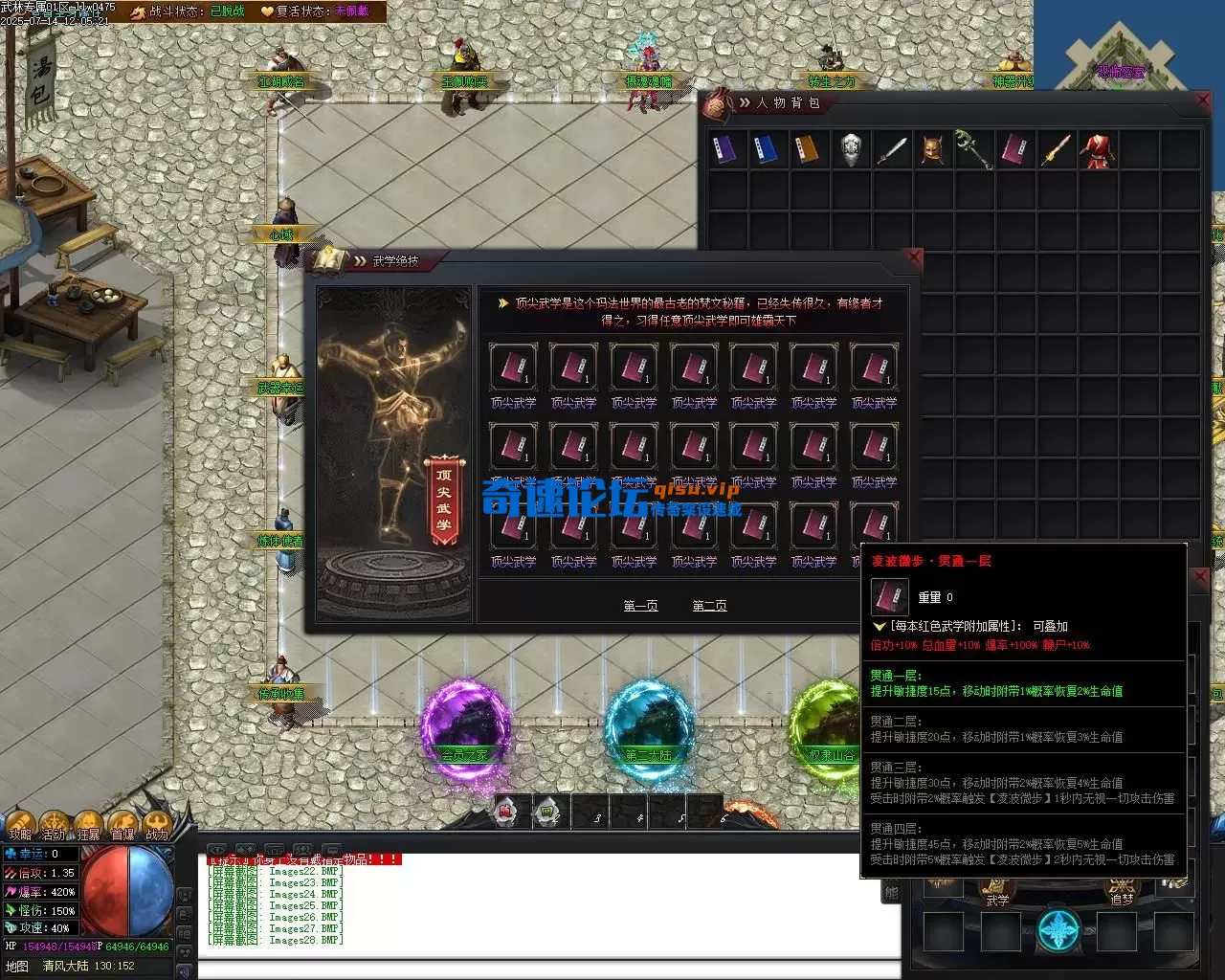Open the 战力 combat power button
The width and height of the screenshot is (1225, 980).
coord(156,826)
